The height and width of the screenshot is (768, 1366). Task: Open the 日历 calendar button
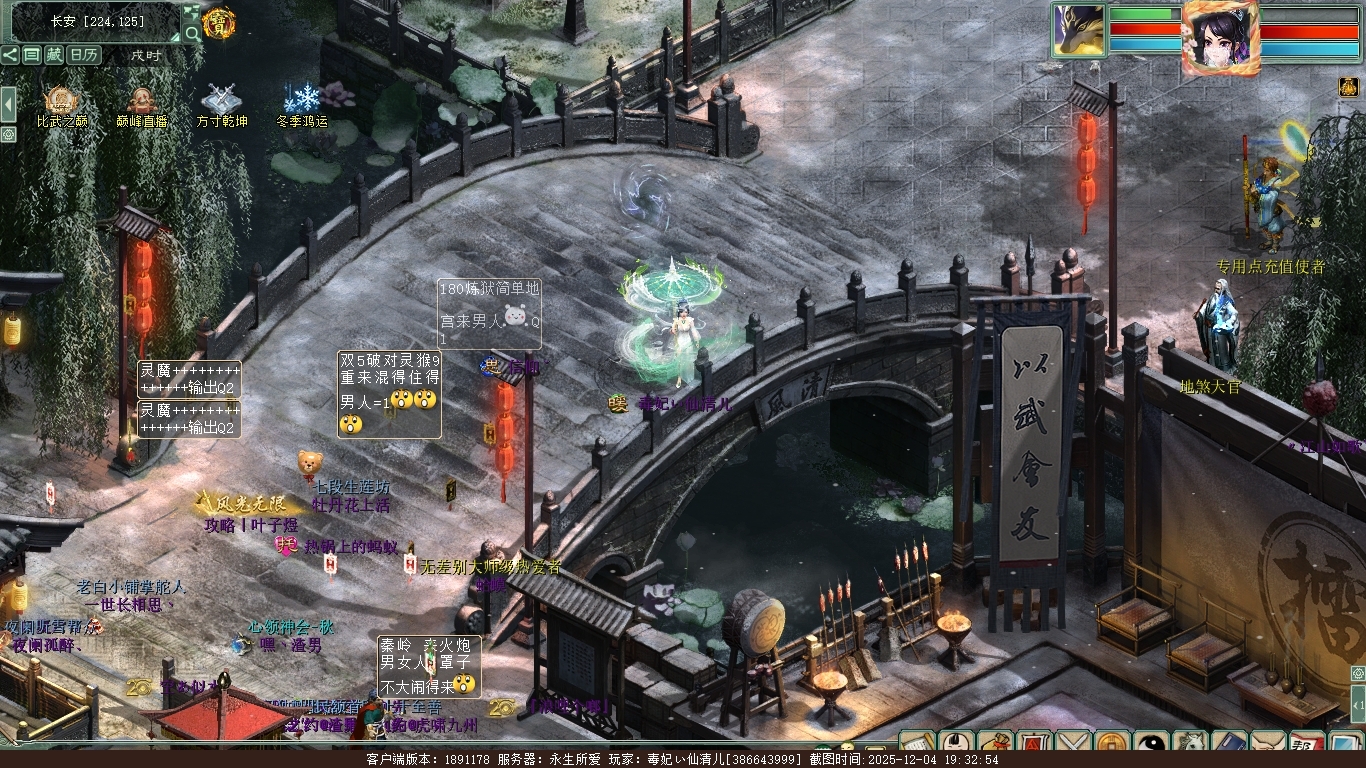tap(83, 55)
